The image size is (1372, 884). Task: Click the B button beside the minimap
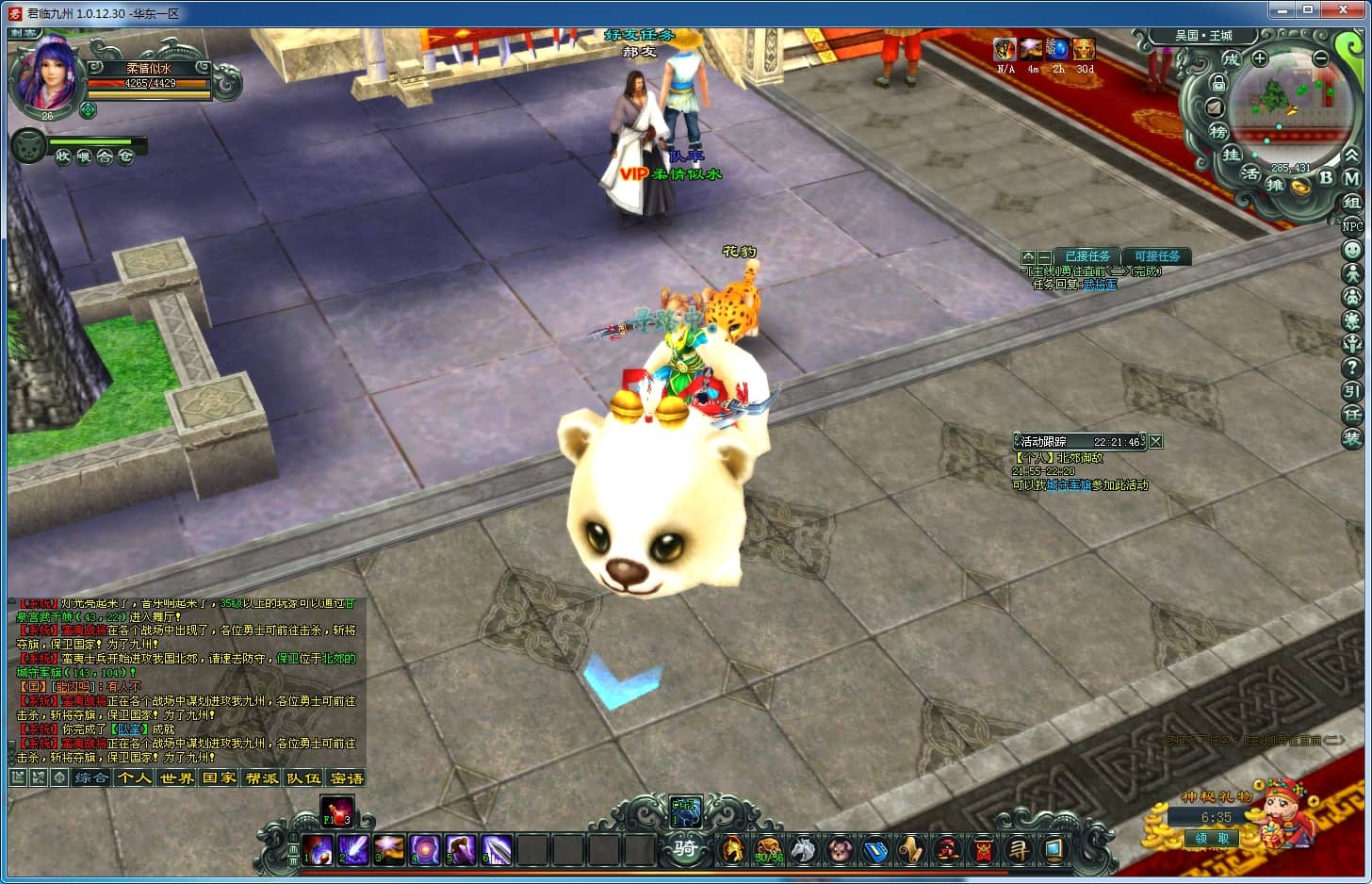coord(1326,177)
